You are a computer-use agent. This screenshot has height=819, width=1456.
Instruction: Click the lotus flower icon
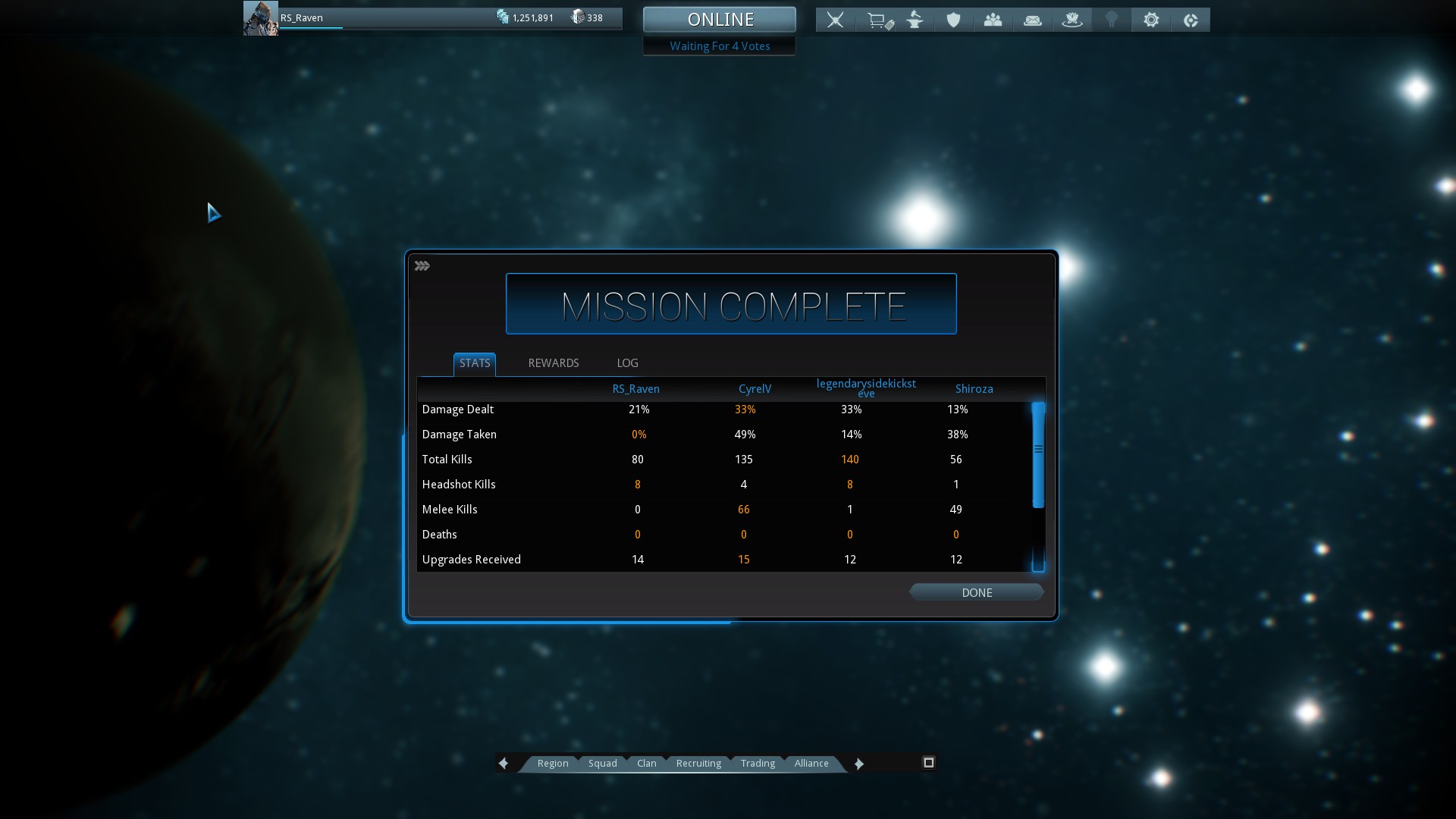coord(1072,20)
